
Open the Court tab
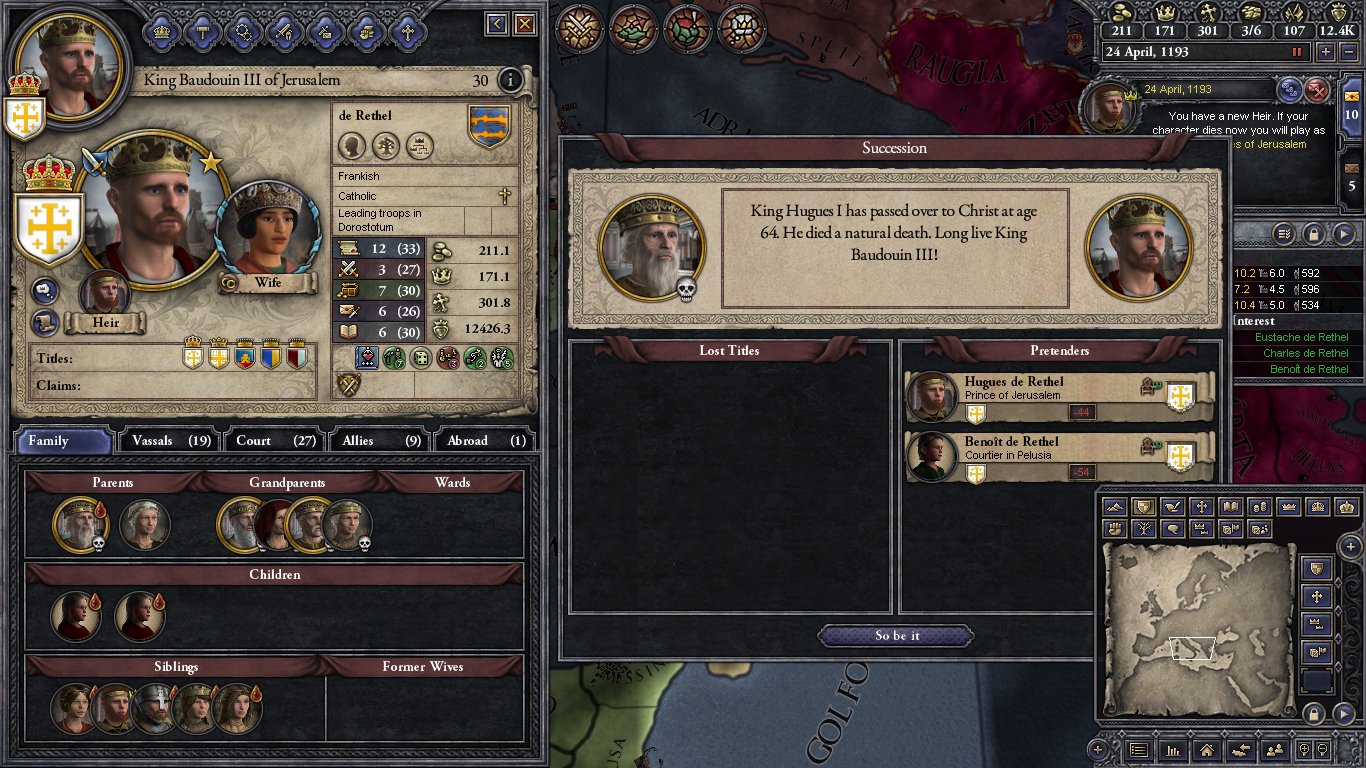[274, 440]
